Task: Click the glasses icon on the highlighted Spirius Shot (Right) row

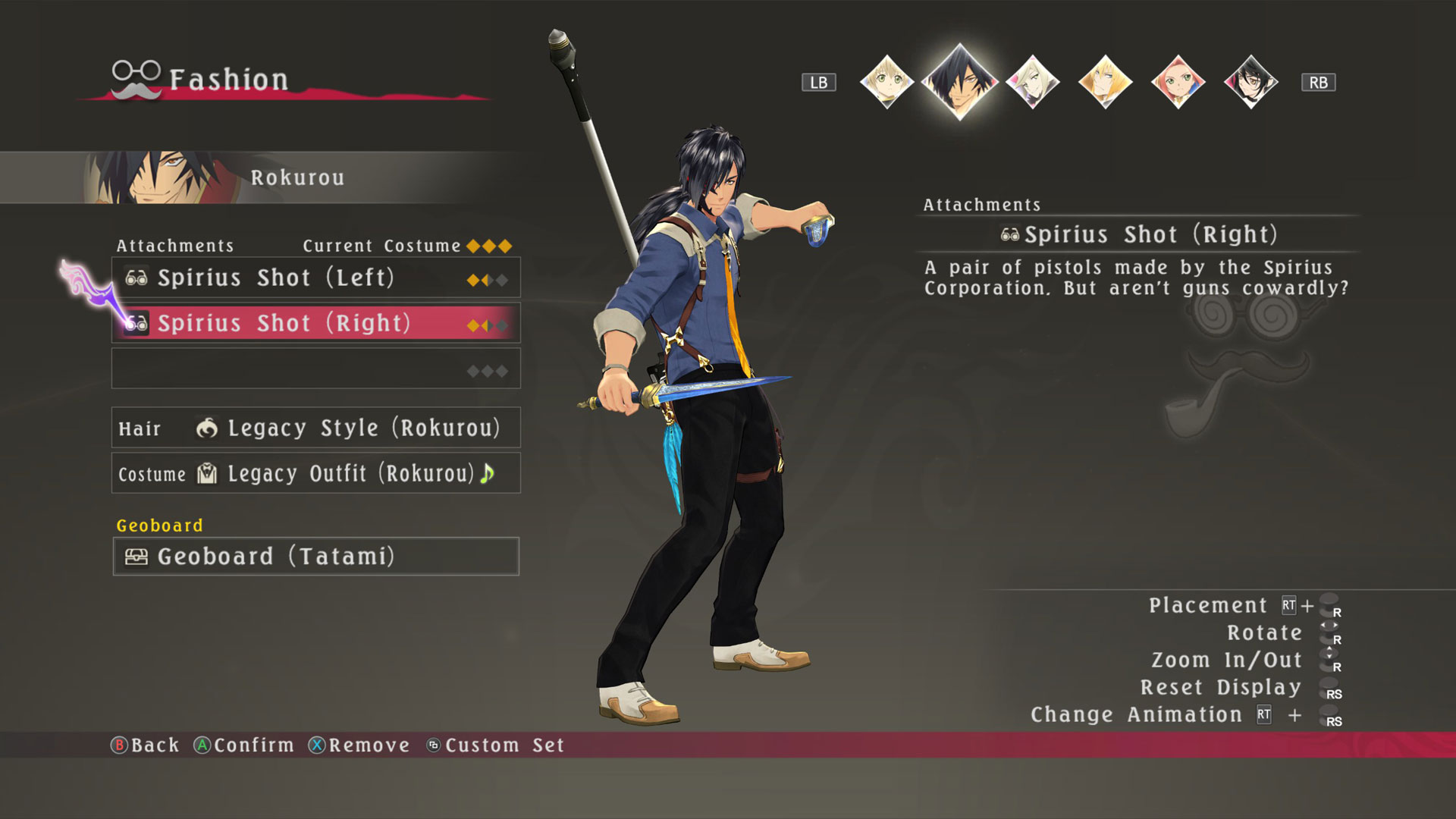Action: pos(135,323)
